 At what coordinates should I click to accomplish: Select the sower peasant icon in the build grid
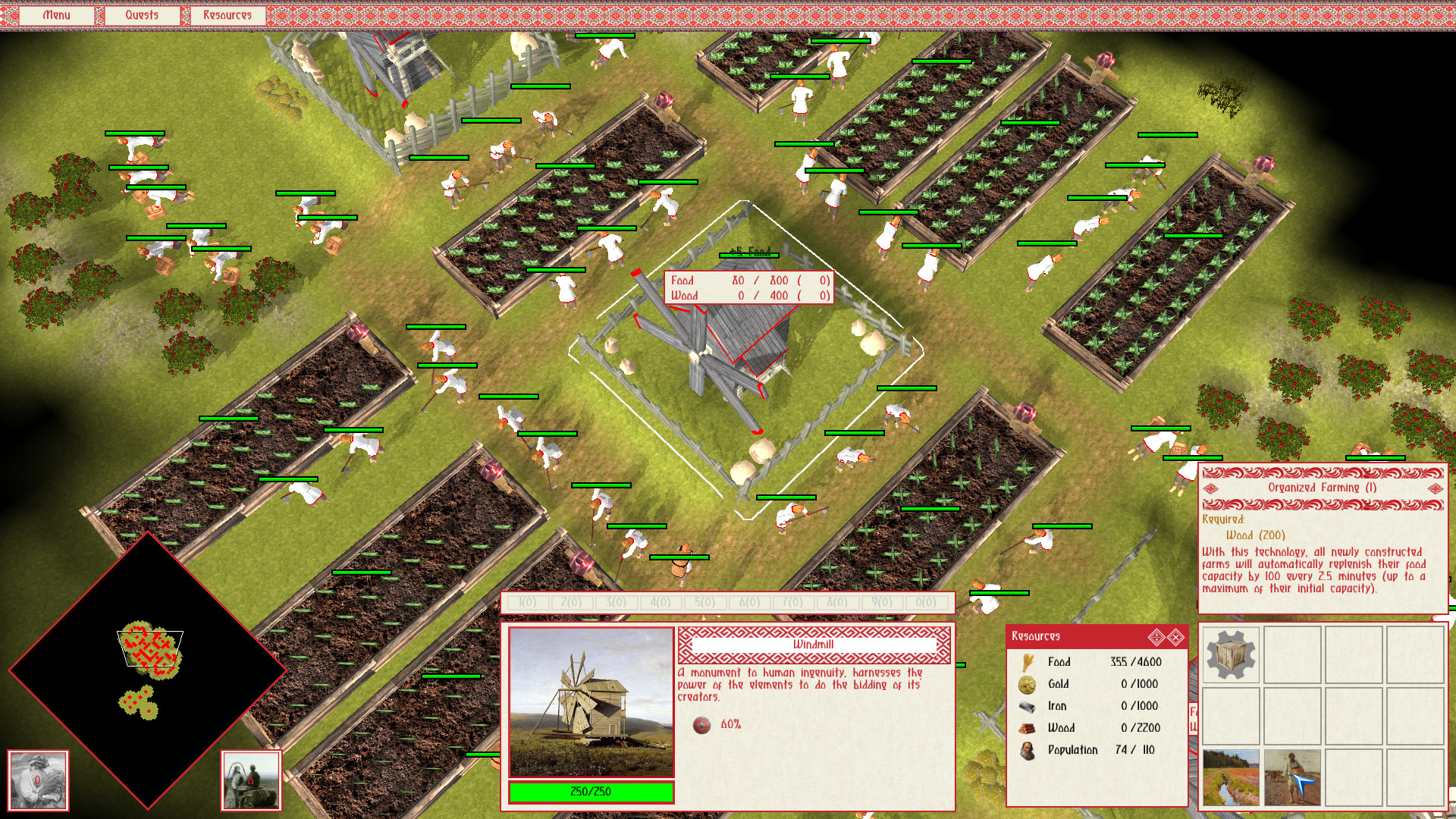[x=1291, y=776]
